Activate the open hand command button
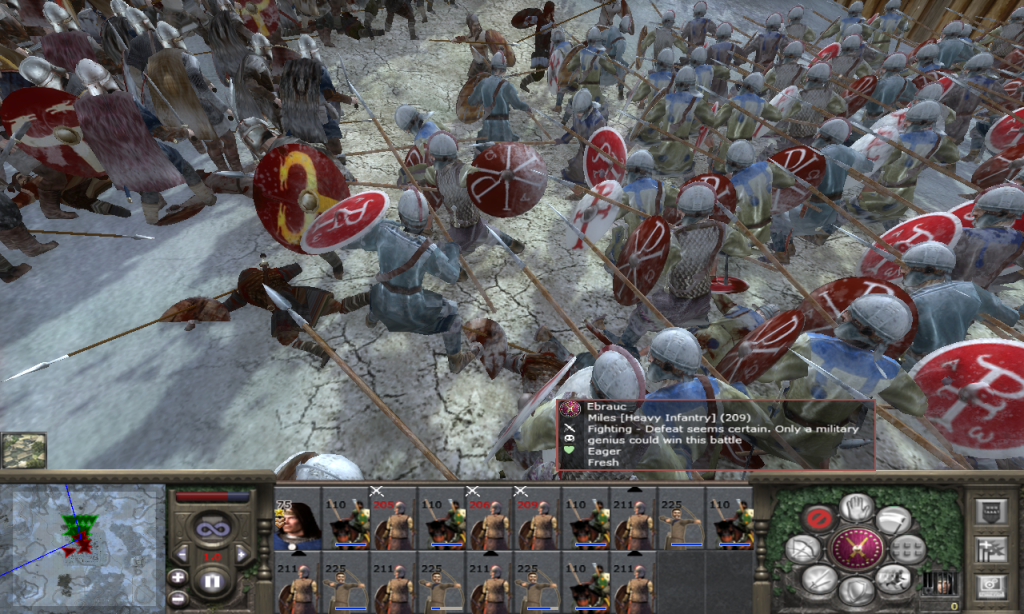The image size is (1024, 614). tap(856, 507)
